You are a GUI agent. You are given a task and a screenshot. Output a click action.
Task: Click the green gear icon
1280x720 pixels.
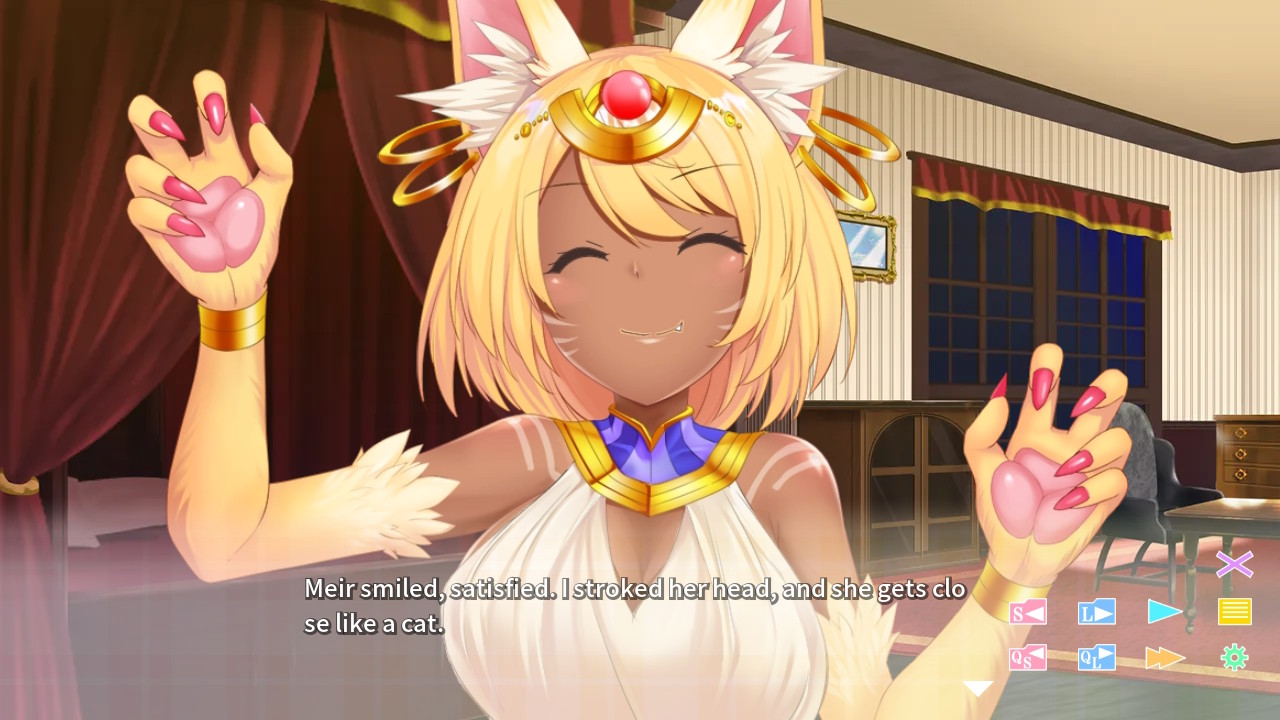click(x=1233, y=657)
